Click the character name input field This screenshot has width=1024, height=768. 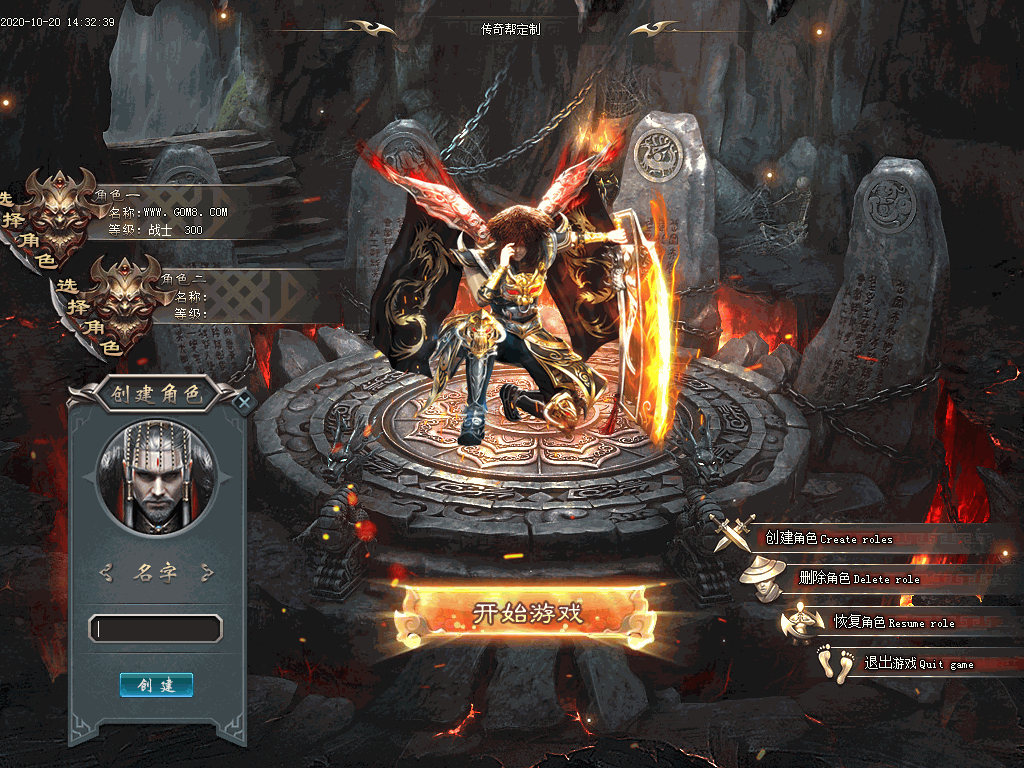point(156,629)
